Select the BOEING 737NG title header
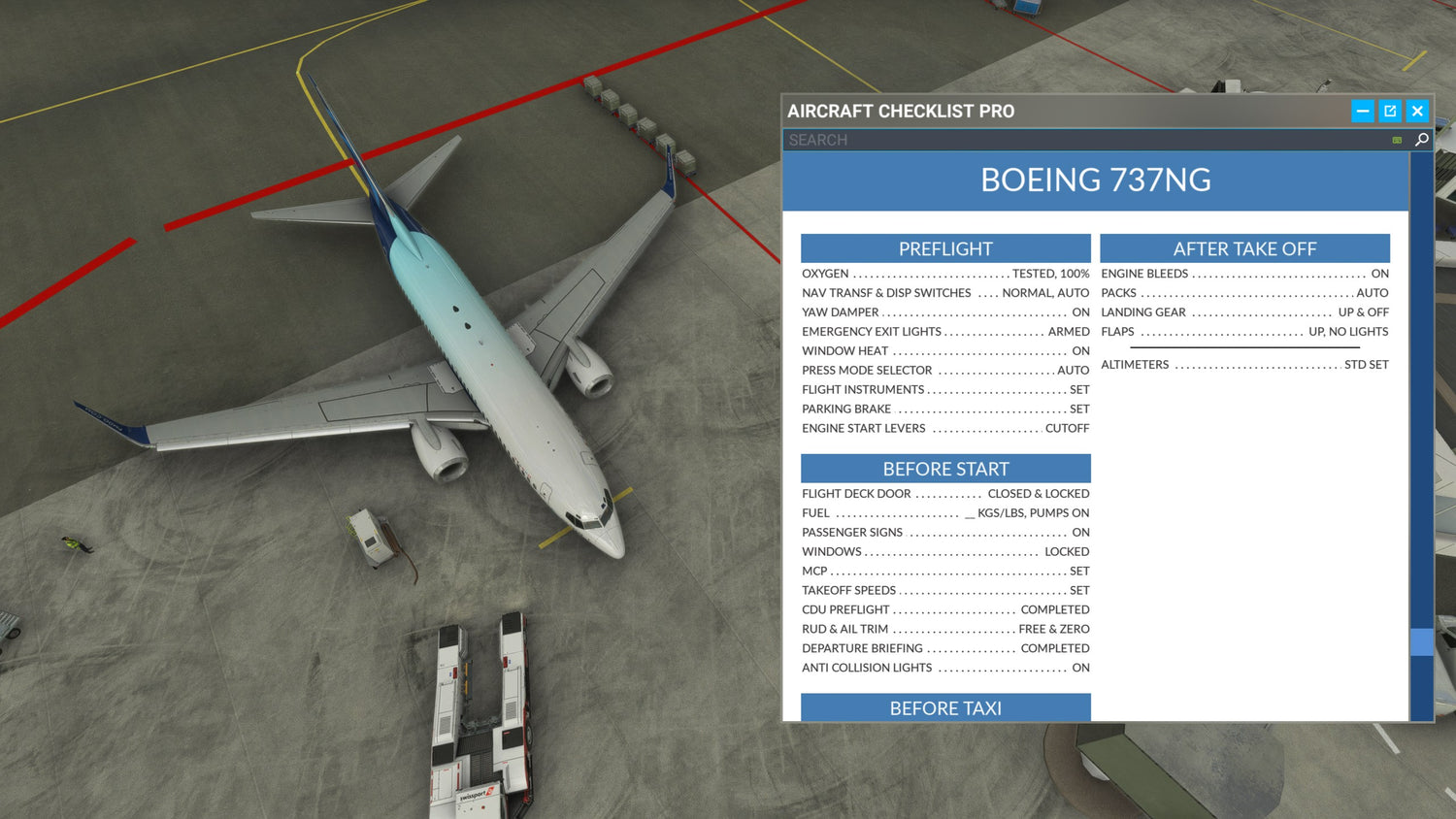 tap(1096, 180)
